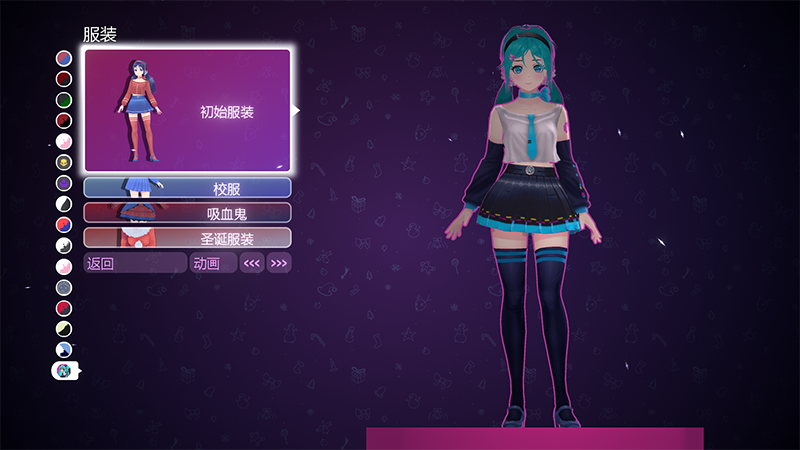Go to previous page with <<< button
Image resolution: width=800 pixels, height=450 pixels.
pyautogui.click(x=252, y=264)
